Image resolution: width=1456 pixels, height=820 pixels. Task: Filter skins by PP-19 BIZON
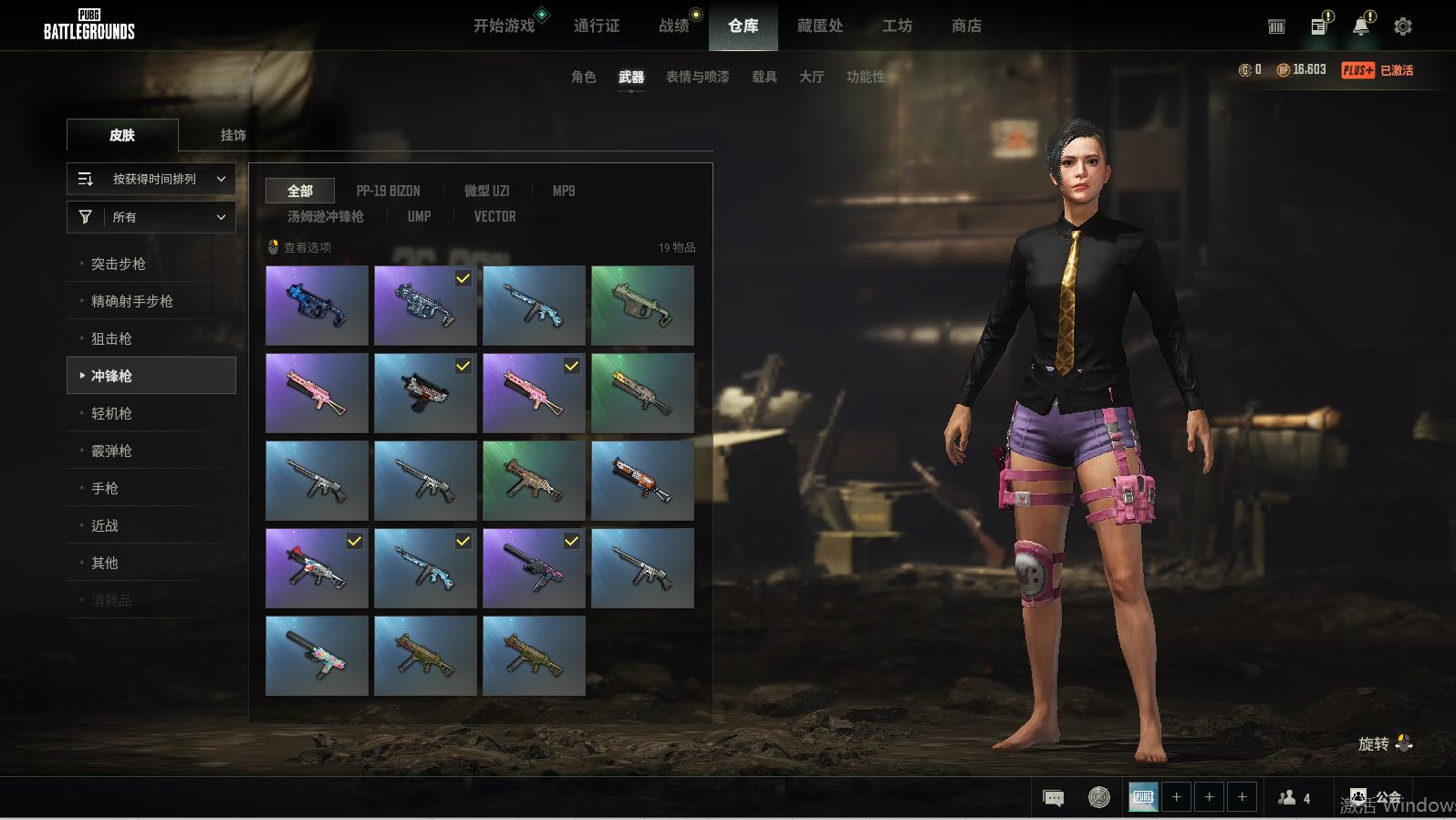pos(388,191)
